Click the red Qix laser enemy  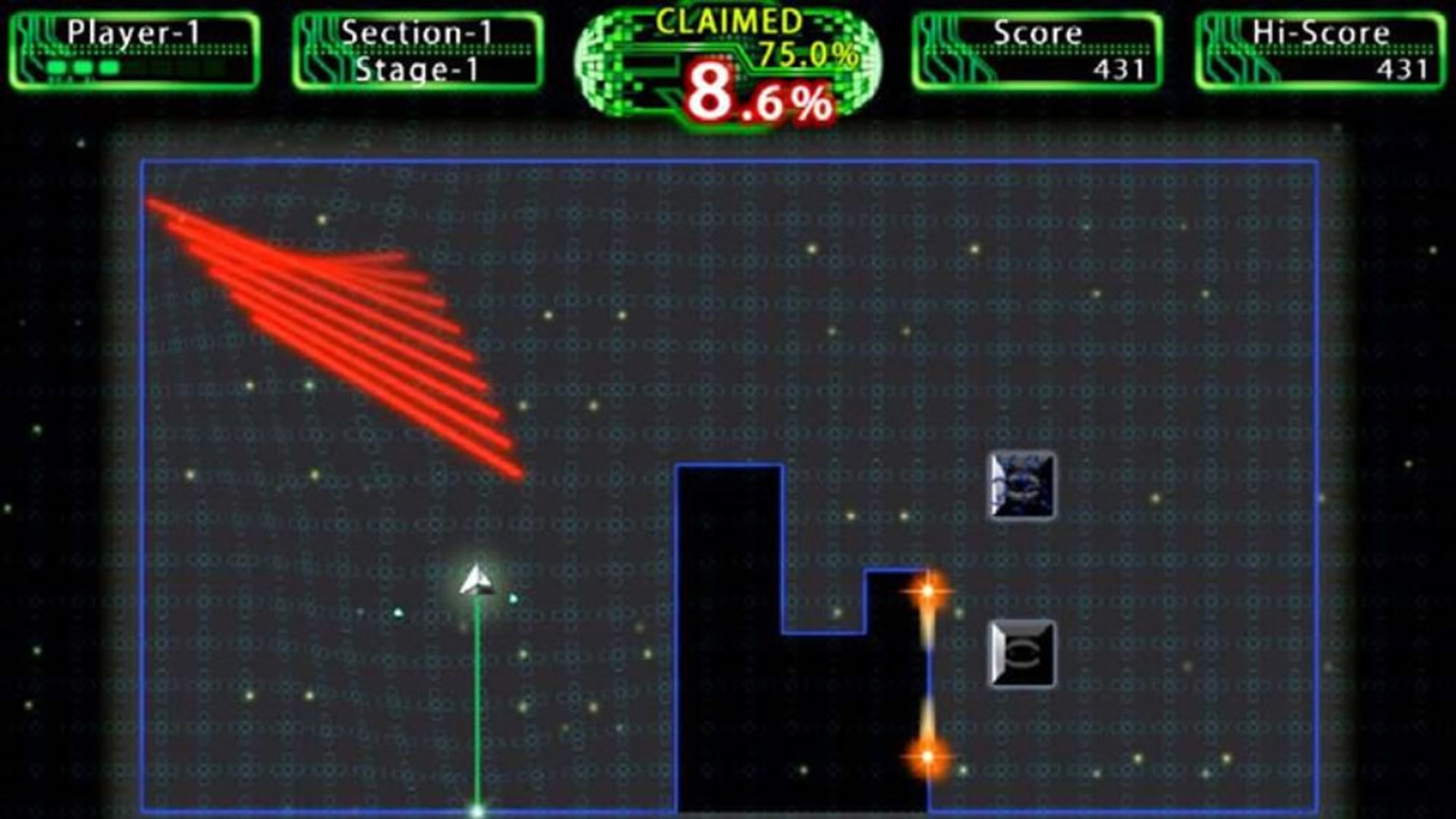click(334, 326)
